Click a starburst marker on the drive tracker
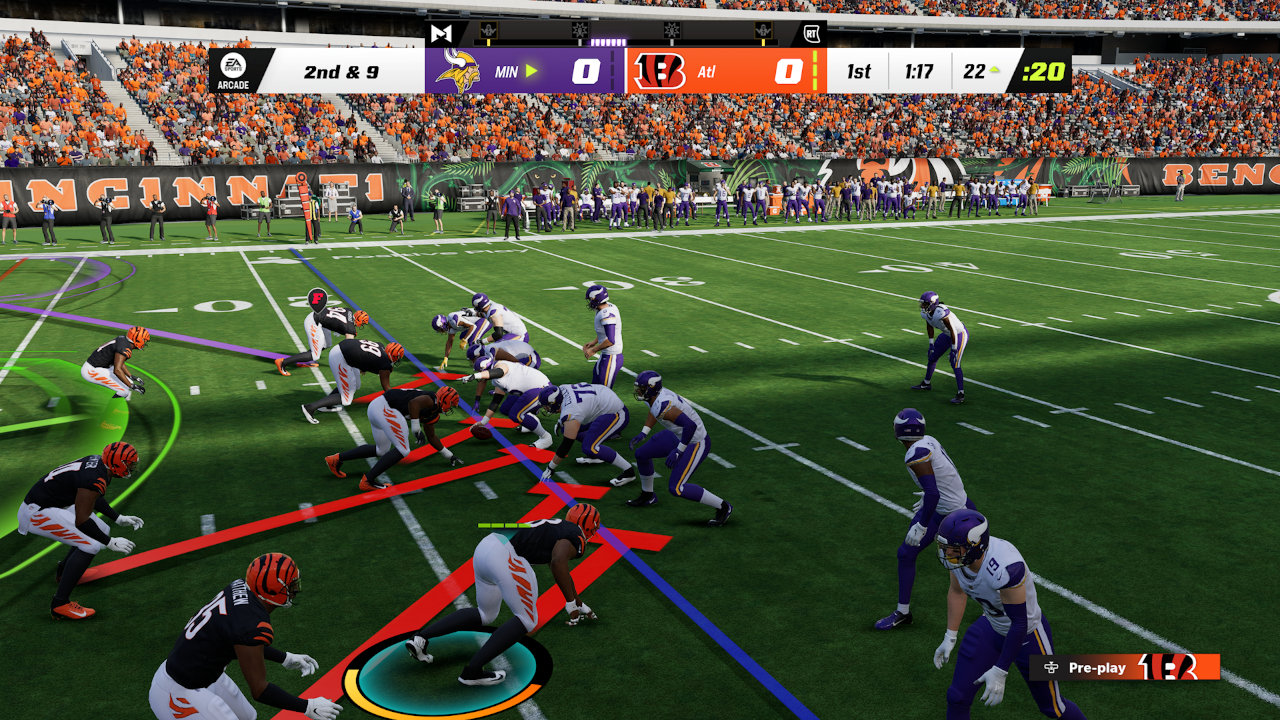Viewport: 1280px width, 720px height. (577, 30)
